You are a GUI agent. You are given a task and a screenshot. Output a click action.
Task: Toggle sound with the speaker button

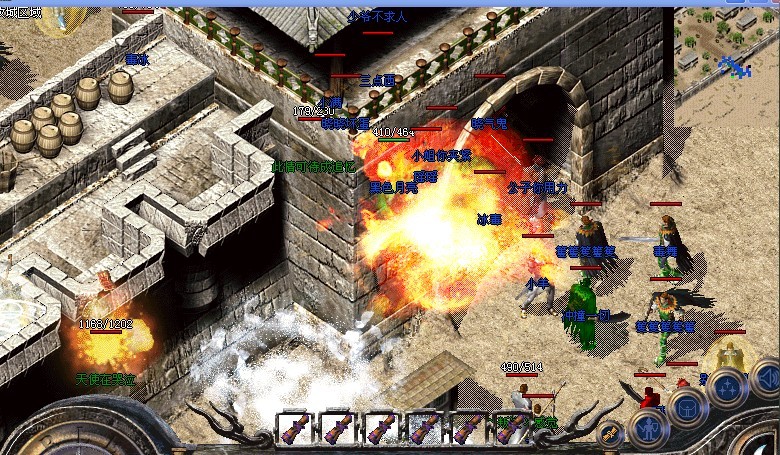(765, 376)
